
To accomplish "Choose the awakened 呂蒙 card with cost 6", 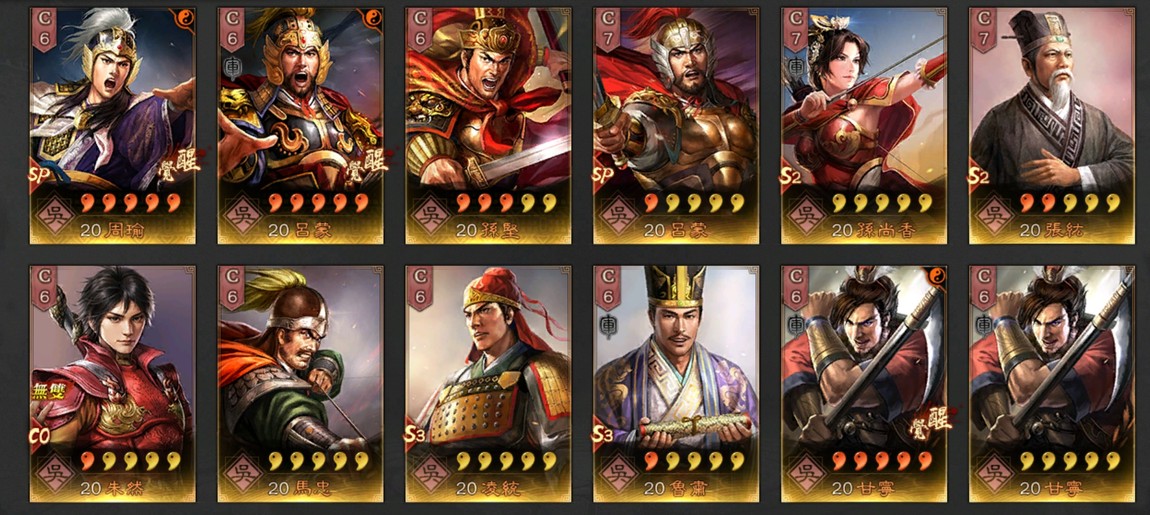I will (300, 125).
